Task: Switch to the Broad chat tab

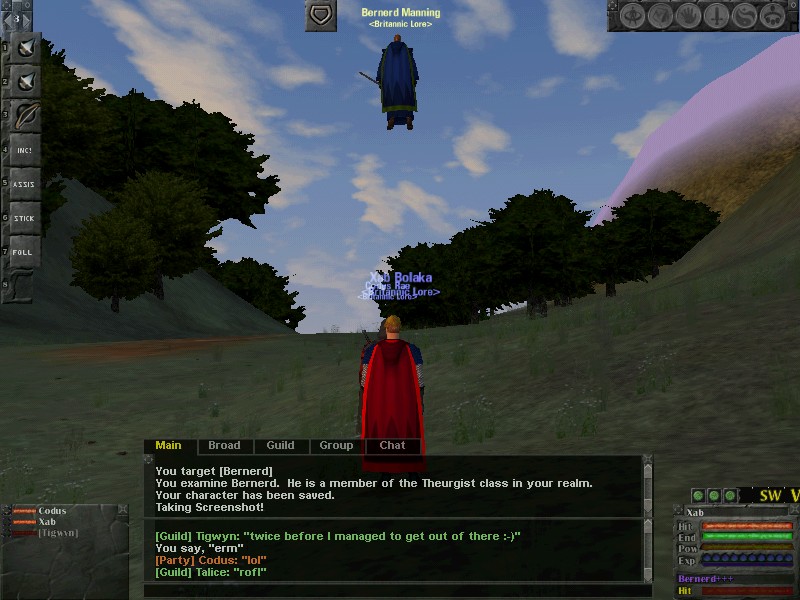Action: pyautogui.click(x=224, y=446)
